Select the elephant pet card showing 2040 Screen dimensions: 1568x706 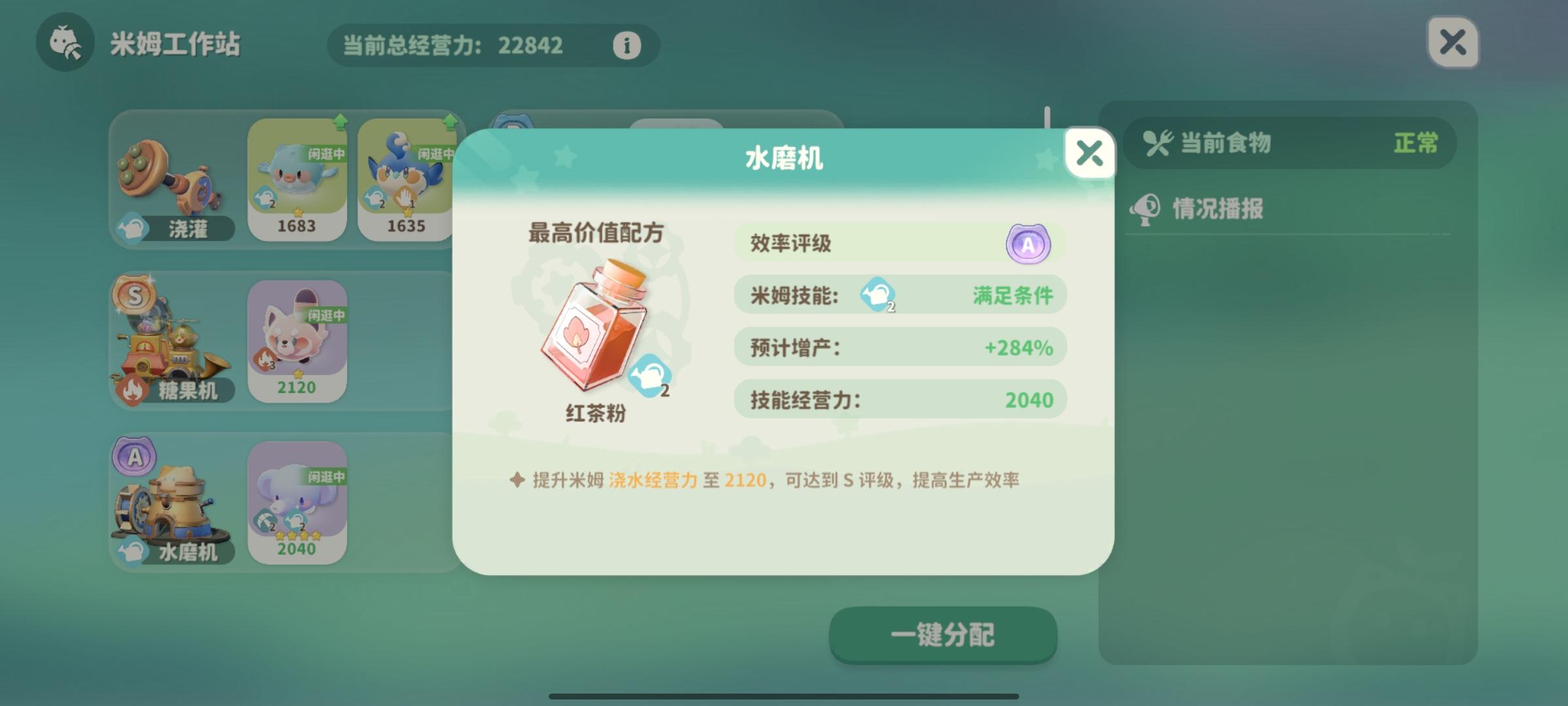[x=298, y=503]
